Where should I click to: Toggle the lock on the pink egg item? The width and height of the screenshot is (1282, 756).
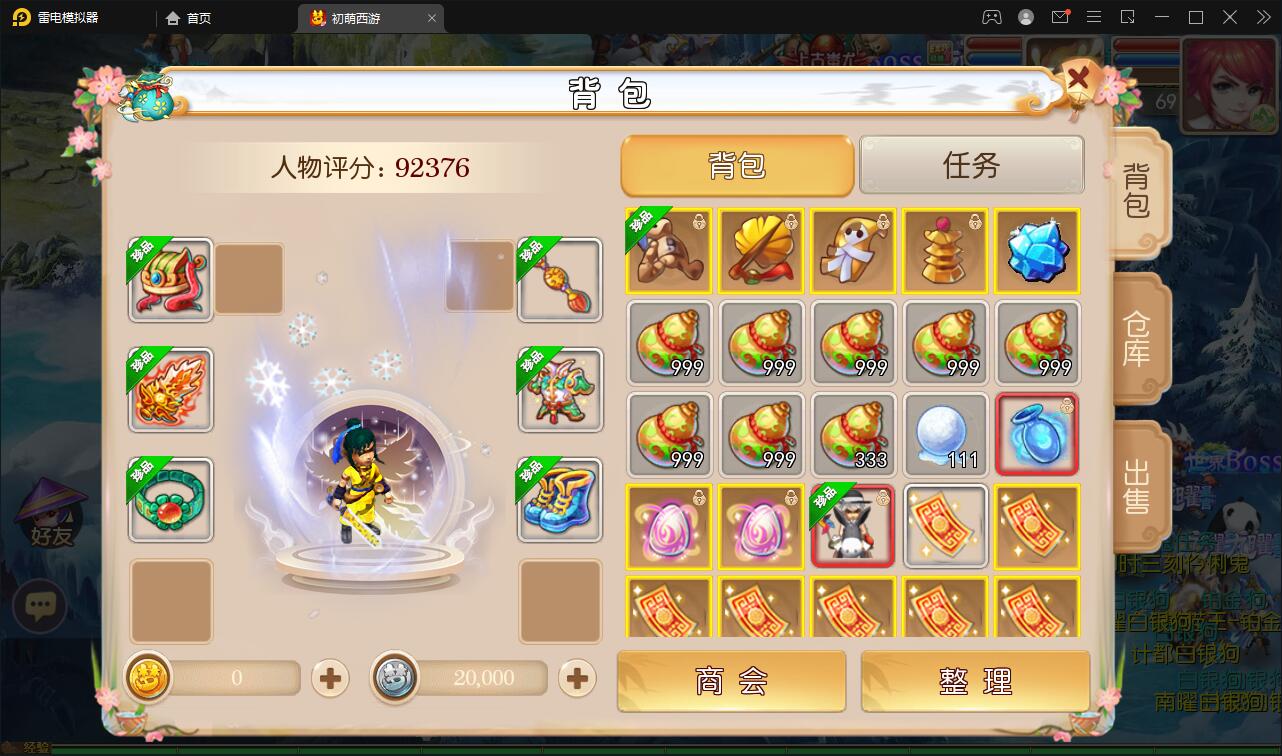(x=700, y=497)
